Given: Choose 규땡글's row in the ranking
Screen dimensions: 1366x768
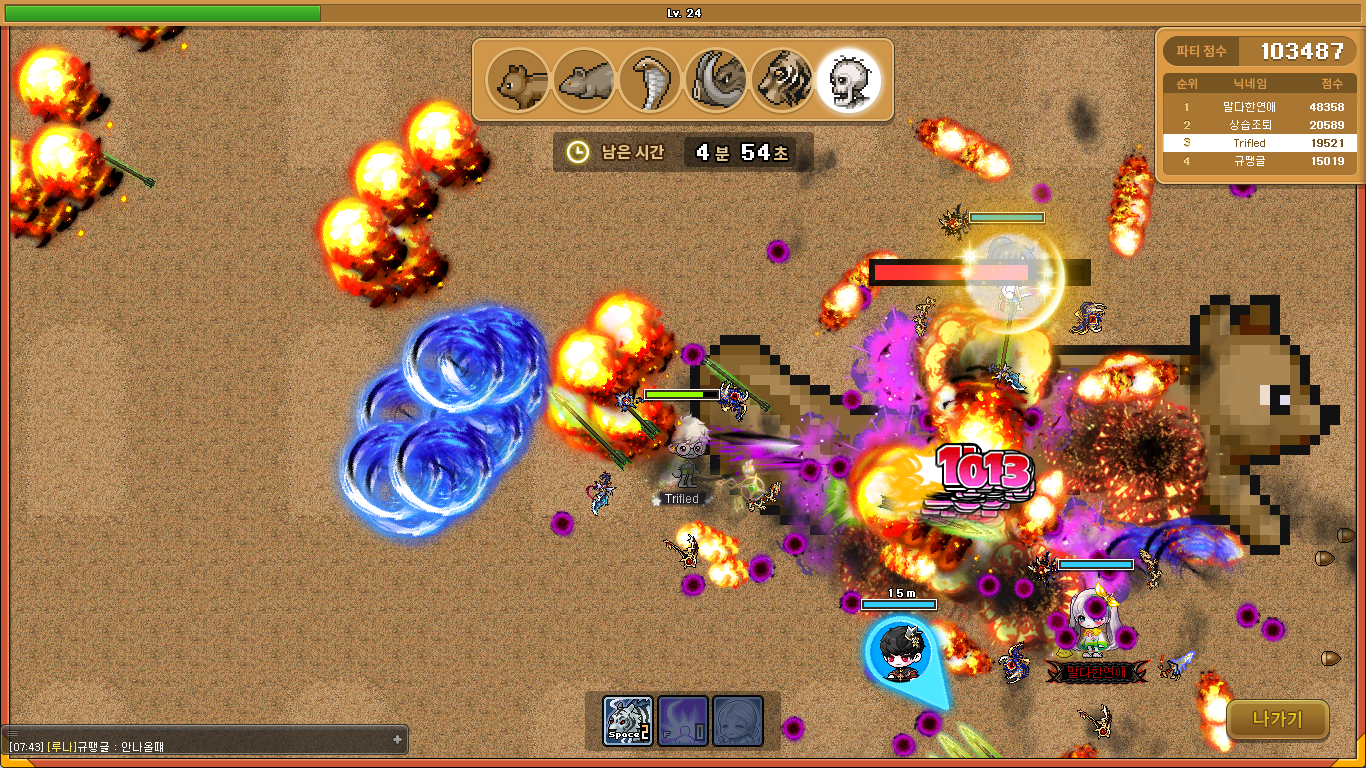Looking at the screenshot, I should point(1259,161).
